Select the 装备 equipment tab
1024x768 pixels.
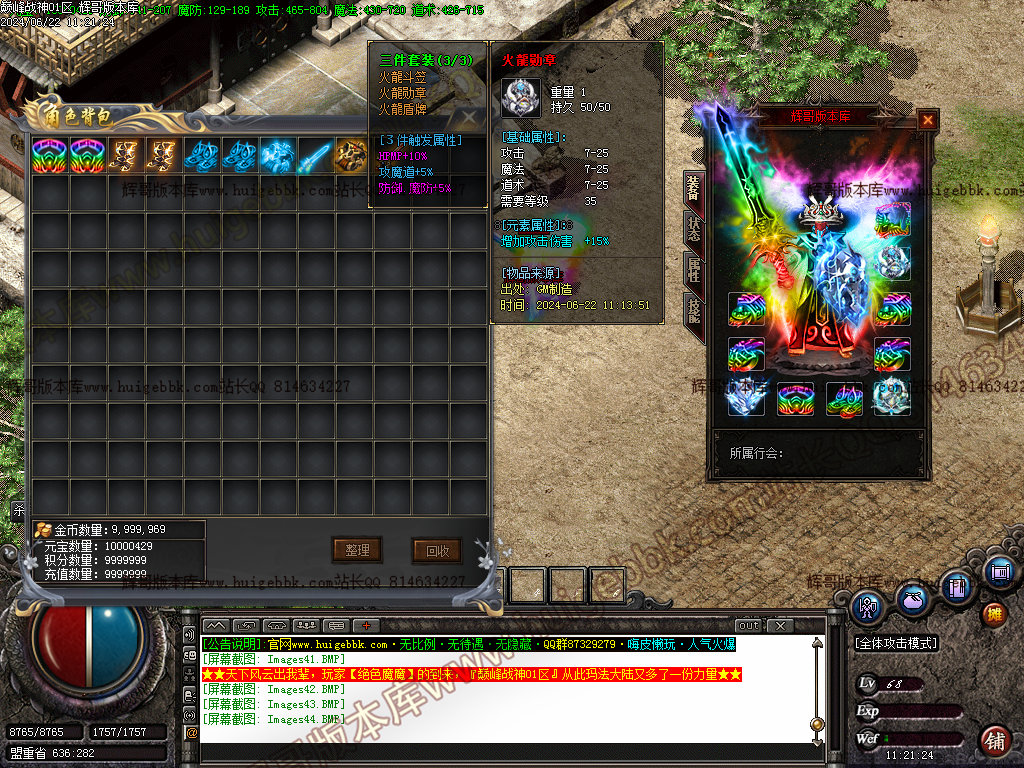click(x=693, y=187)
